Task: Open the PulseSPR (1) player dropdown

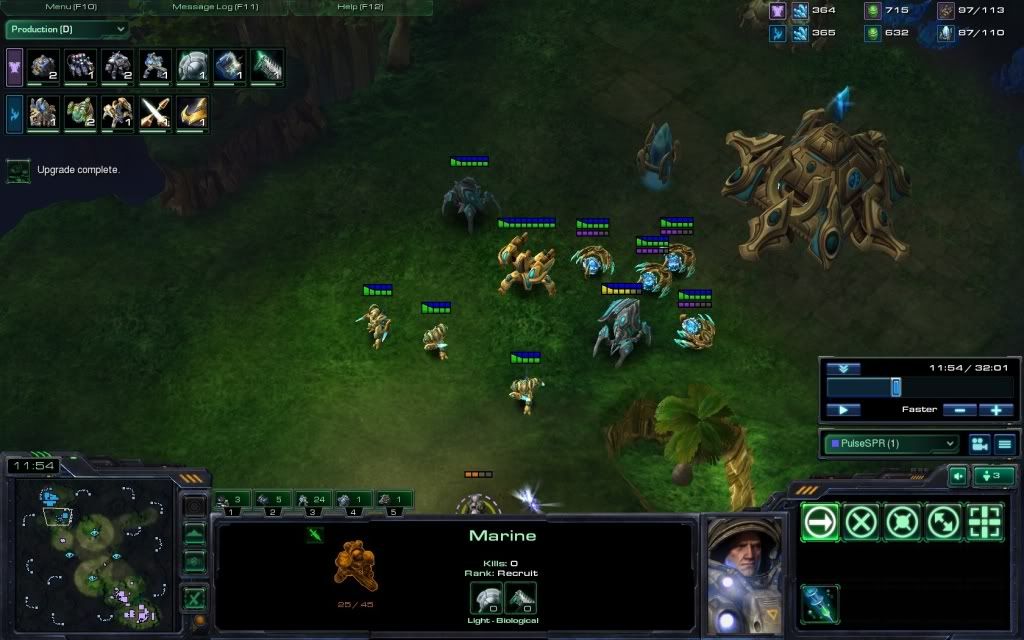Action: click(x=890, y=443)
